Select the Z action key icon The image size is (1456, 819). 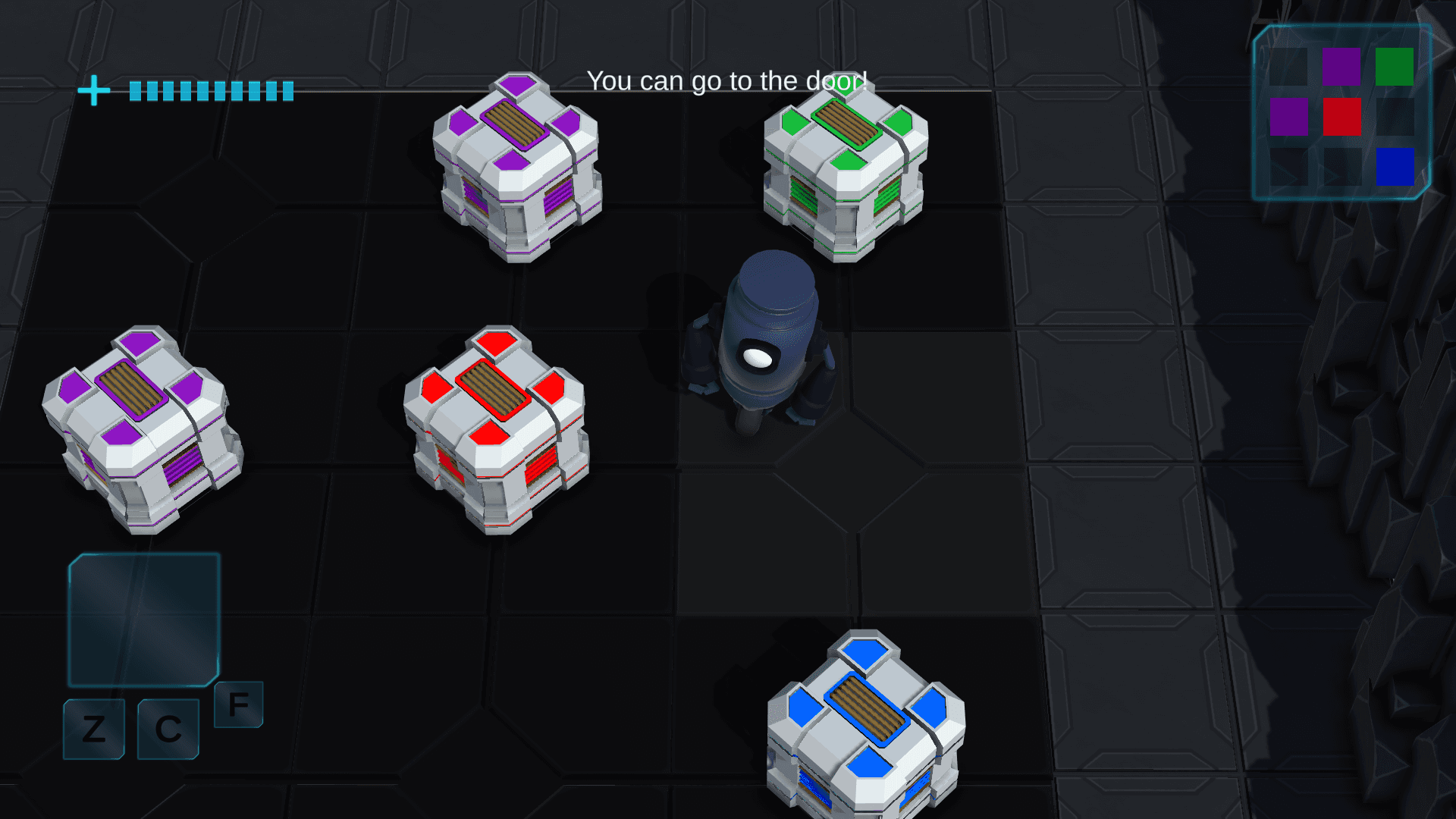(x=93, y=730)
